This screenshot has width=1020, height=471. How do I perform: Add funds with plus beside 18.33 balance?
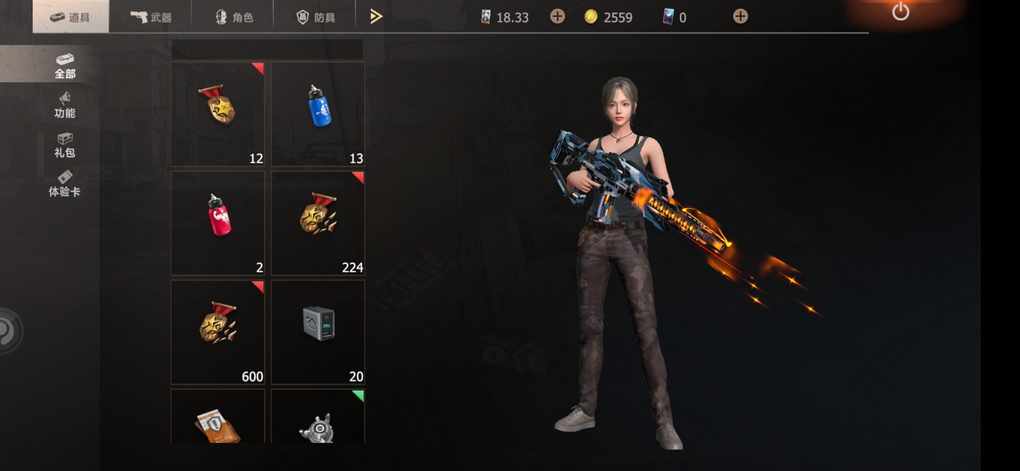pos(557,16)
